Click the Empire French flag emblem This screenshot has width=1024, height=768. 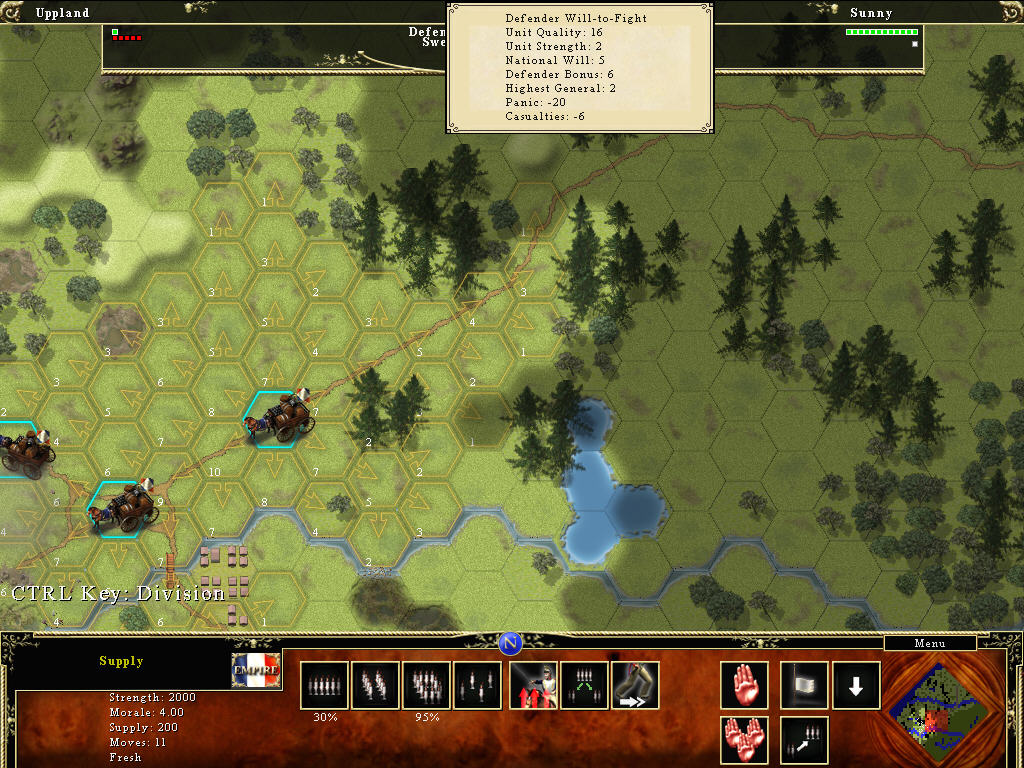[x=256, y=669]
